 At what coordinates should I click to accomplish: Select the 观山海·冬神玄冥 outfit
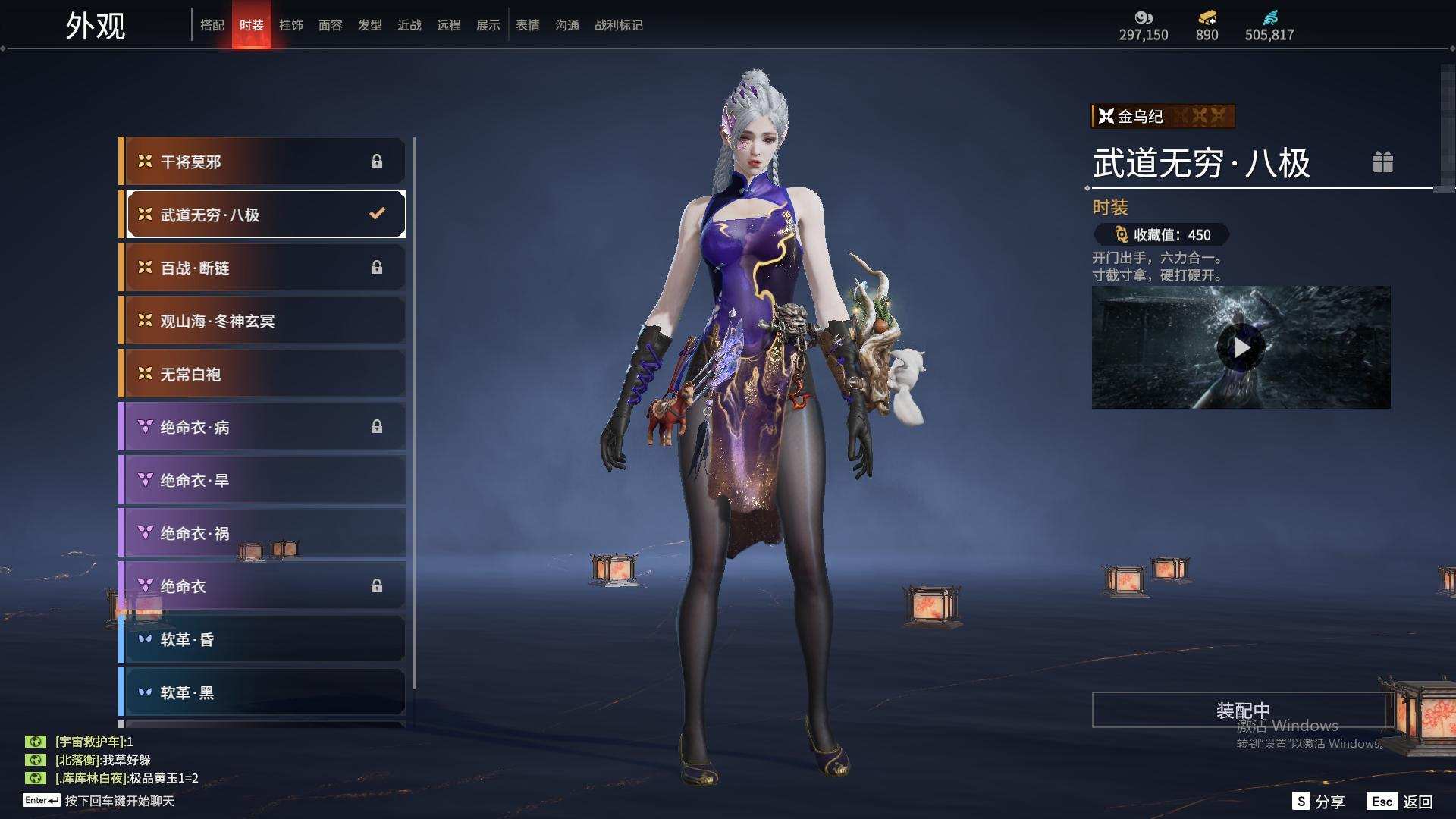(x=264, y=321)
